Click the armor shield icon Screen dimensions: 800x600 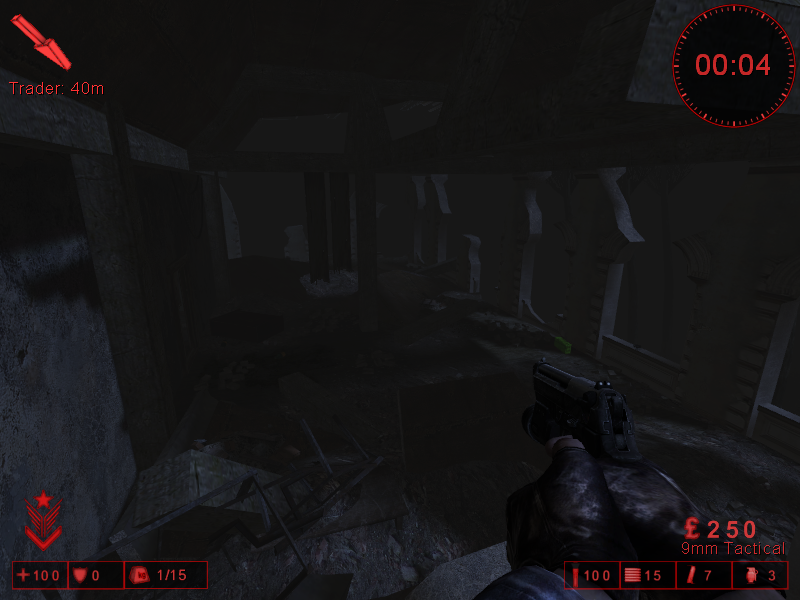point(81,575)
